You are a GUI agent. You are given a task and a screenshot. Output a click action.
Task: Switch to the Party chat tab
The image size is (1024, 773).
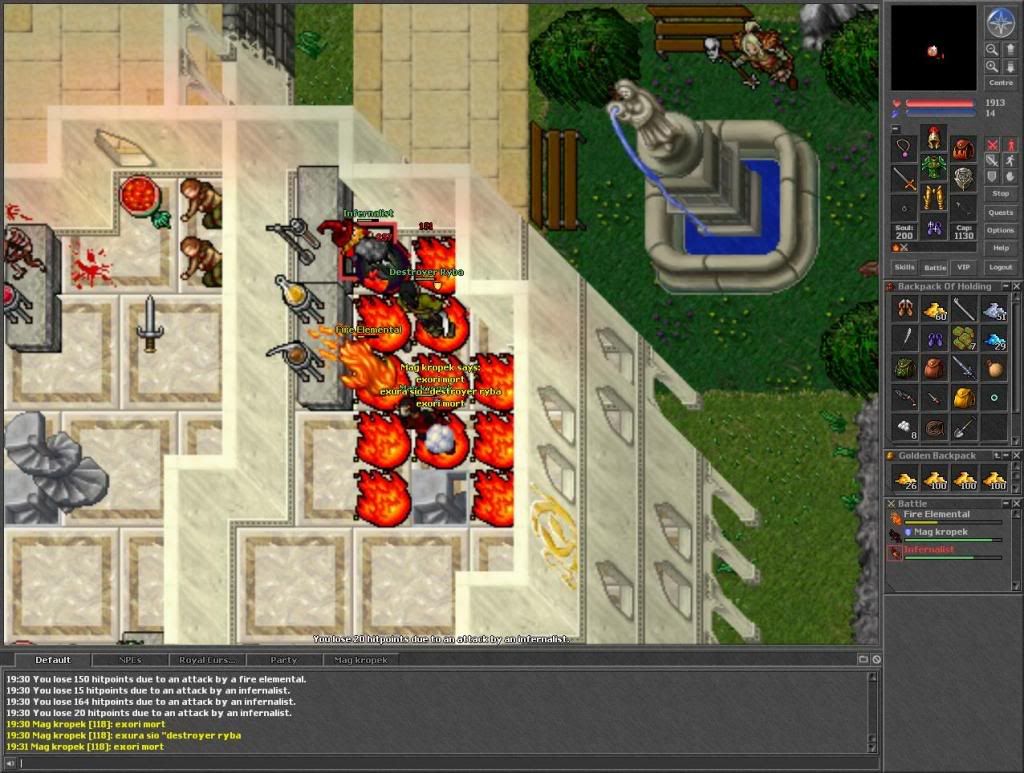(284, 660)
